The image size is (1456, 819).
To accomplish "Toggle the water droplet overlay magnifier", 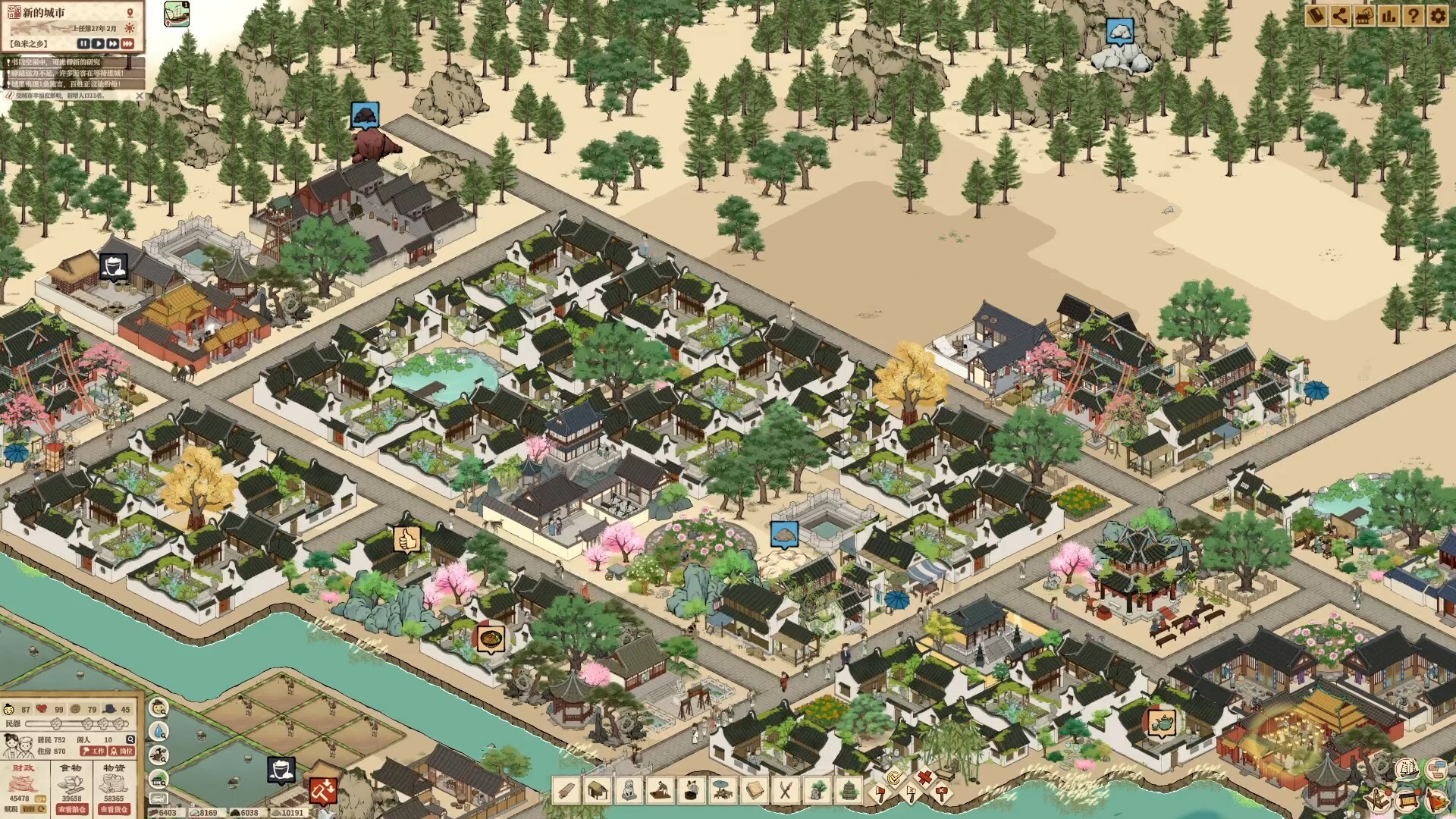I will tap(158, 730).
